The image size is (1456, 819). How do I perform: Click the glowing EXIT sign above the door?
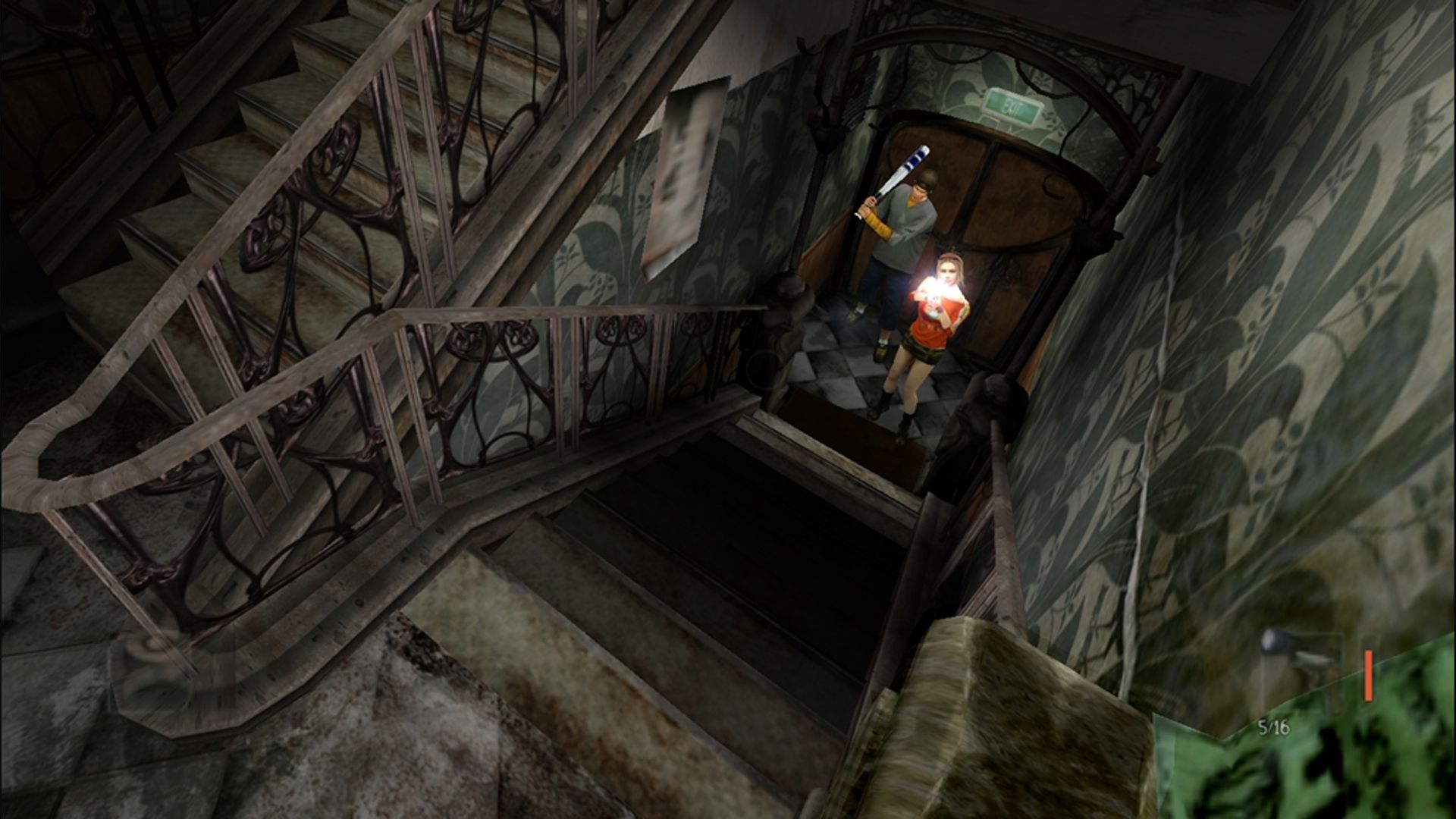(1012, 105)
